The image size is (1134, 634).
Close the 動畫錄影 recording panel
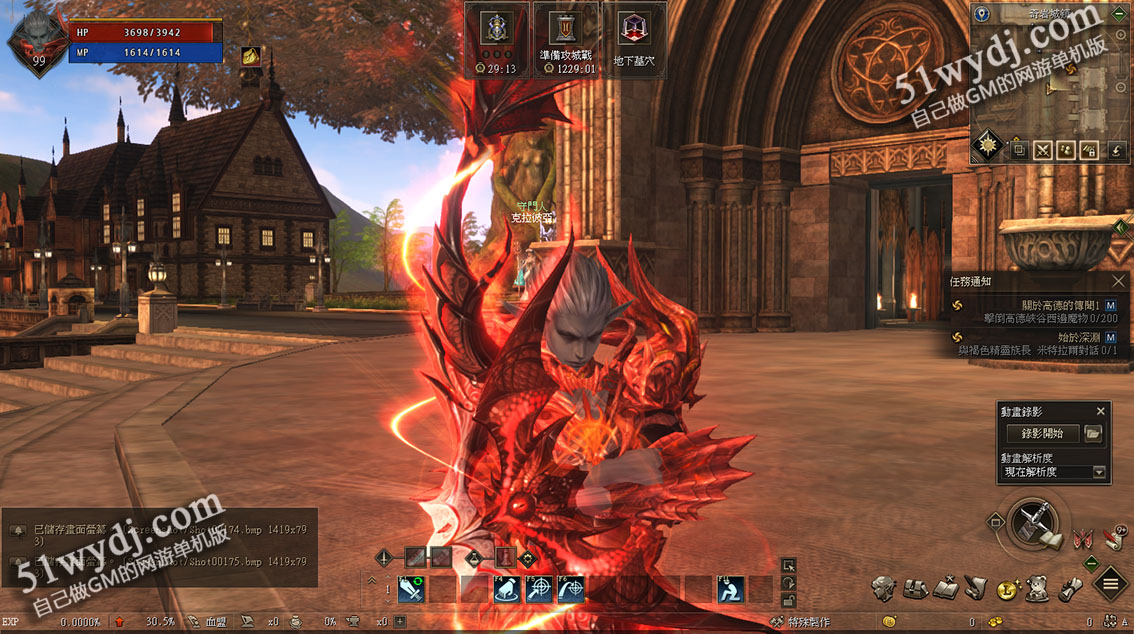point(1101,411)
